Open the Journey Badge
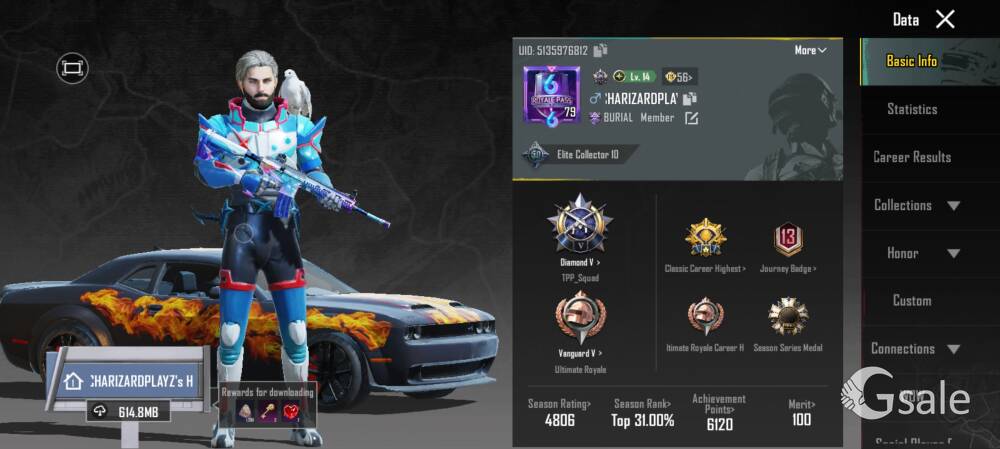 coord(788,240)
